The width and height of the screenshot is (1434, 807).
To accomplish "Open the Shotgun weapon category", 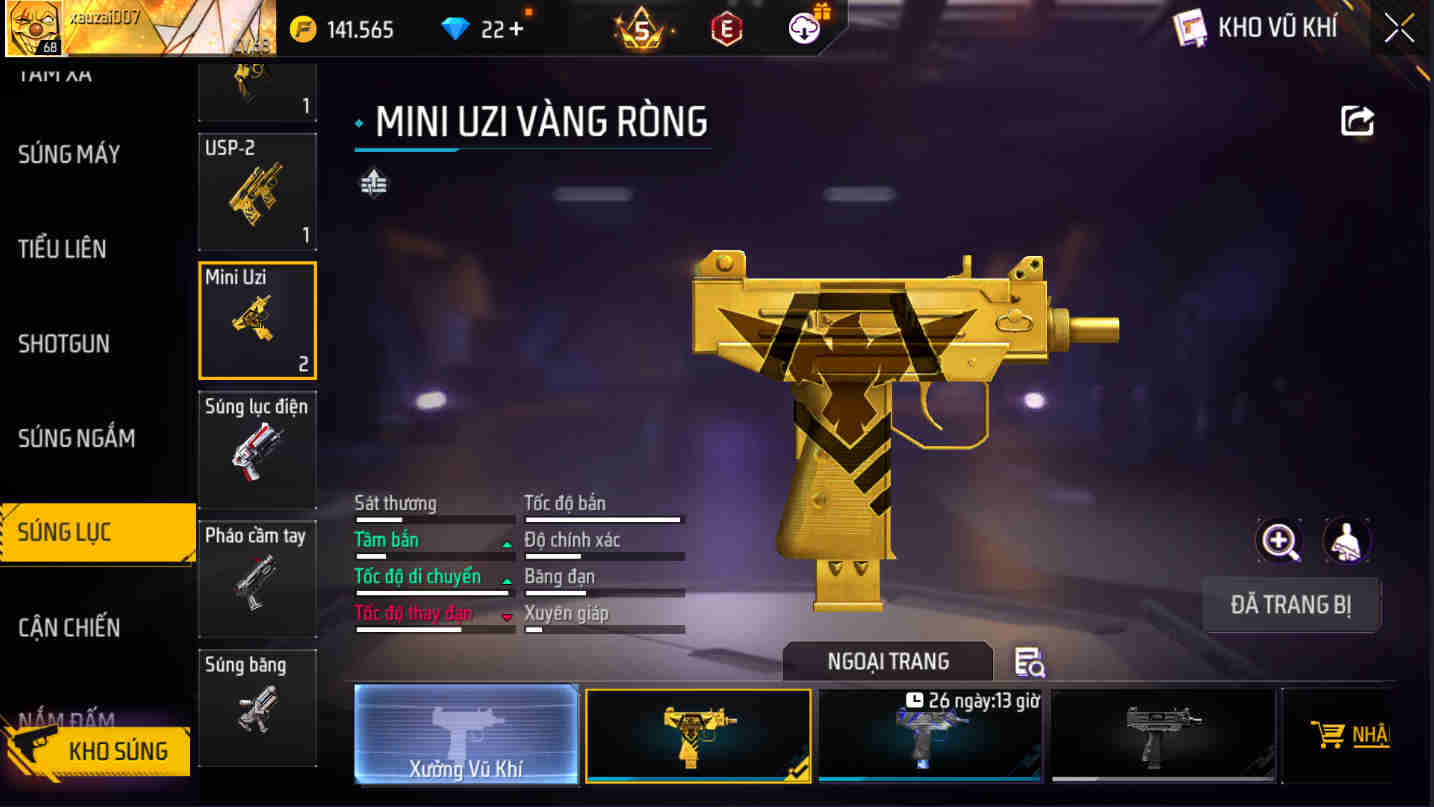I will [63, 344].
